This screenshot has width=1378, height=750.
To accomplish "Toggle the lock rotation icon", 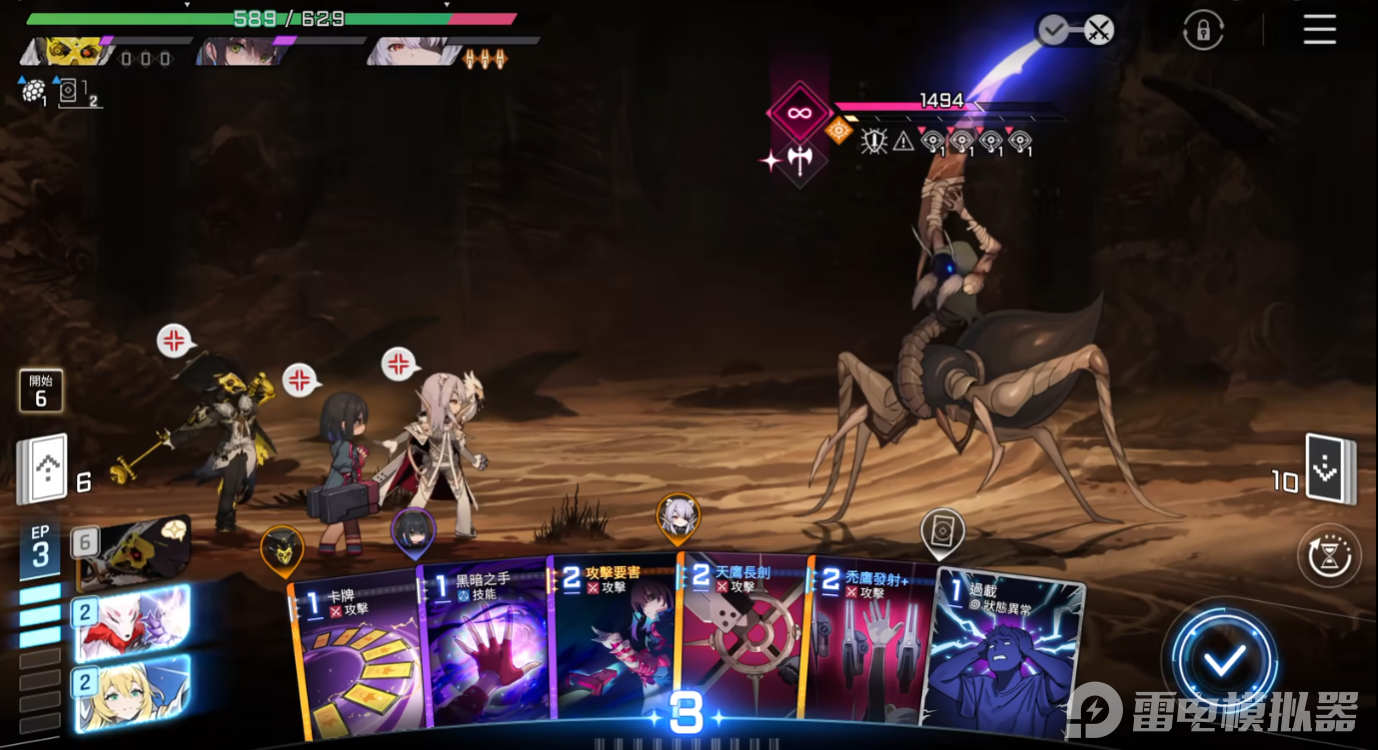I will point(1203,30).
